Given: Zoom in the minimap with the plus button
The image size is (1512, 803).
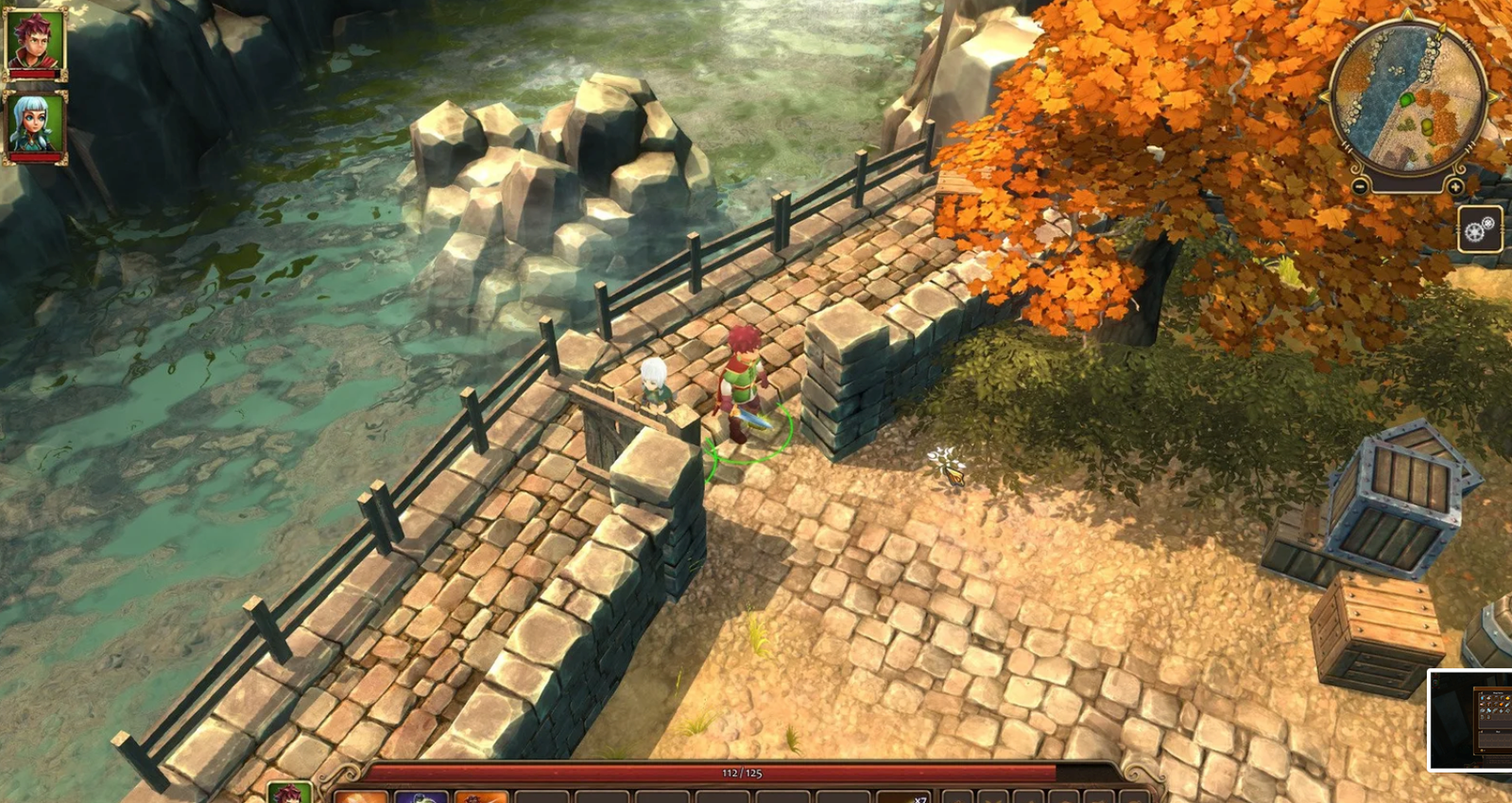Looking at the screenshot, I should tap(1455, 186).
